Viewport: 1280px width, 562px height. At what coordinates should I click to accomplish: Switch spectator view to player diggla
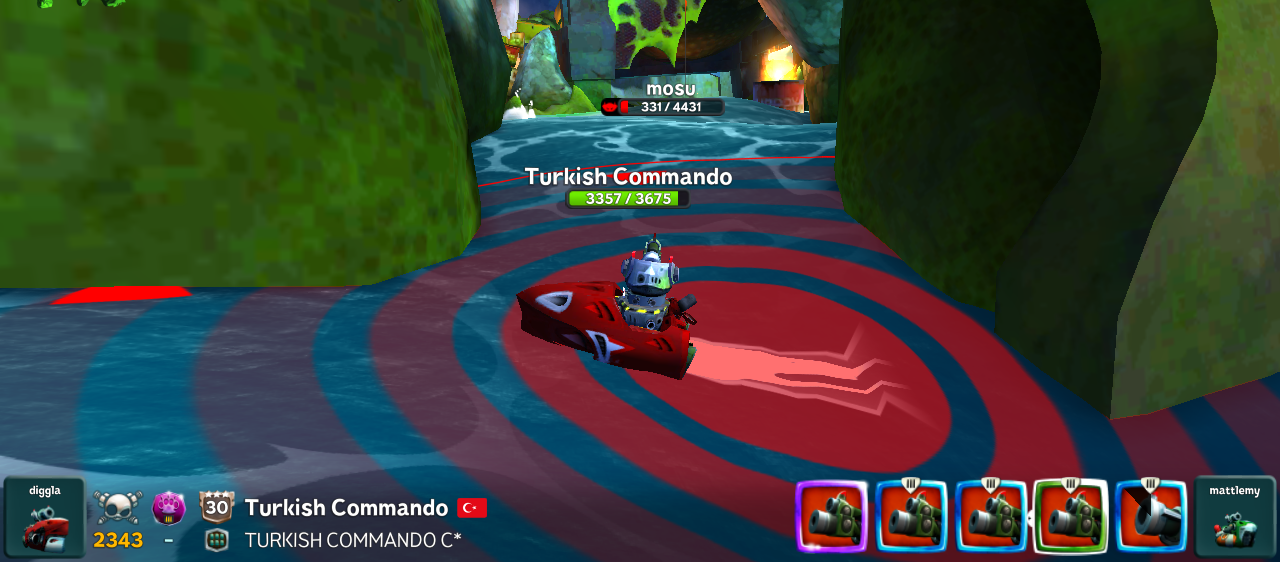44,517
